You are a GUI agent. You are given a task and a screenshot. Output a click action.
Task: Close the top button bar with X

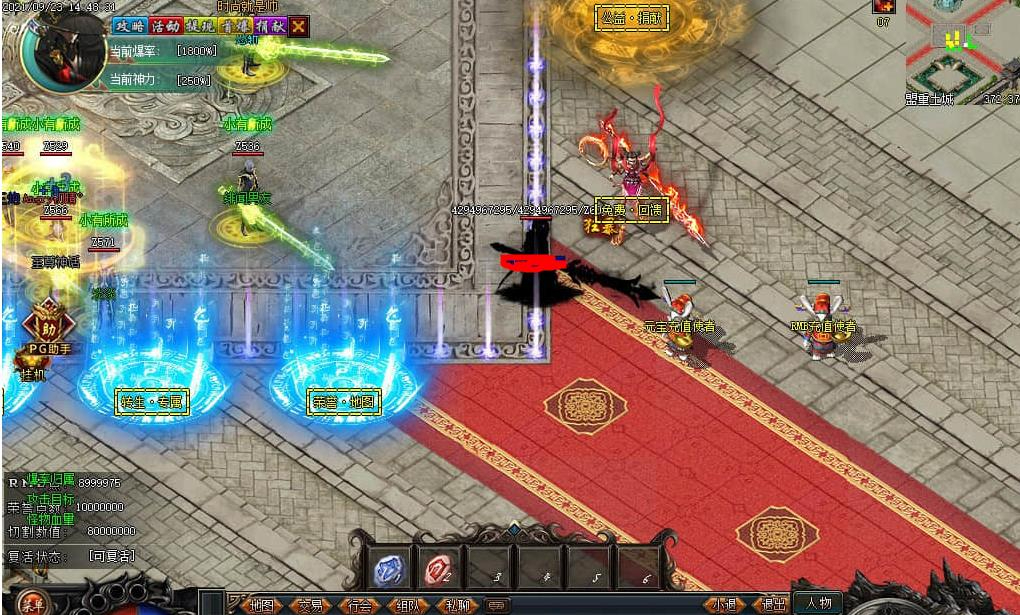(x=298, y=26)
